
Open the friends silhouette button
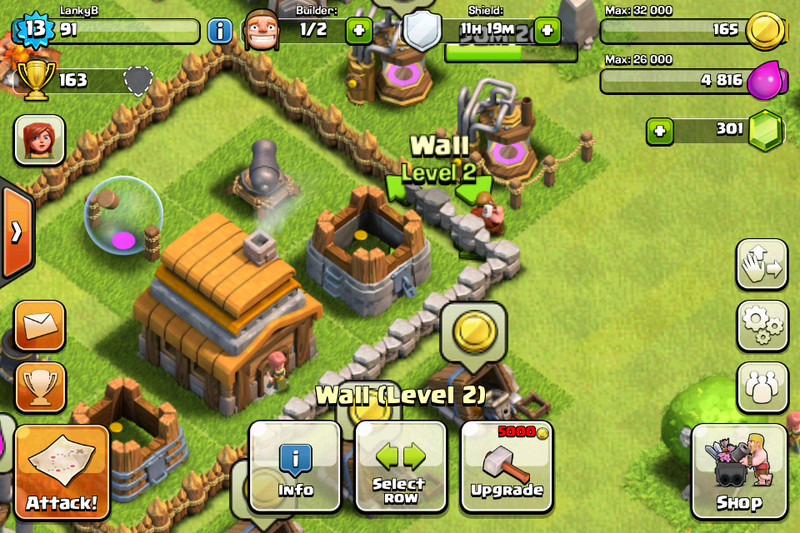762,386
